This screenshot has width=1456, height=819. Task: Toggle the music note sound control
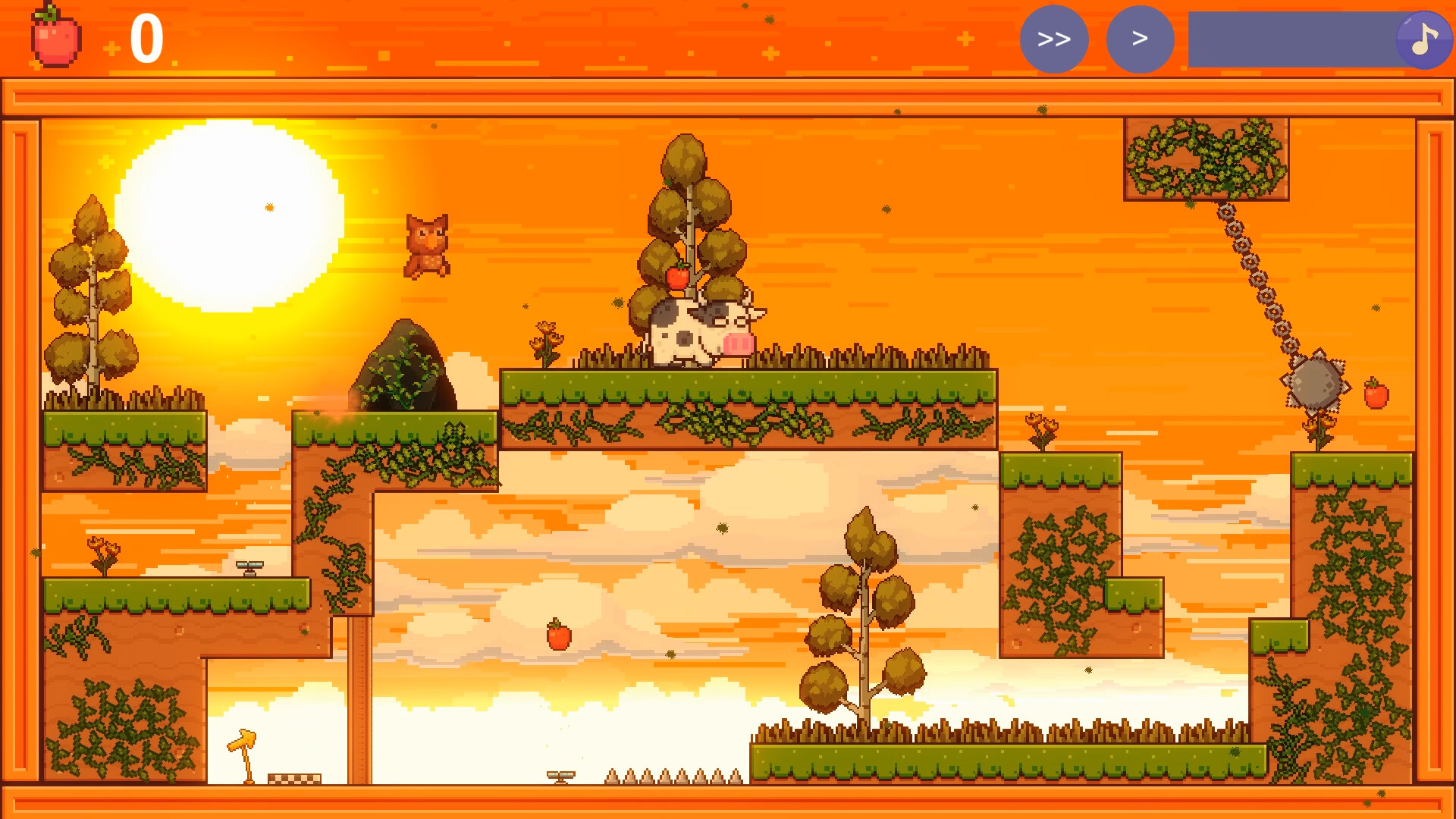tap(1424, 39)
